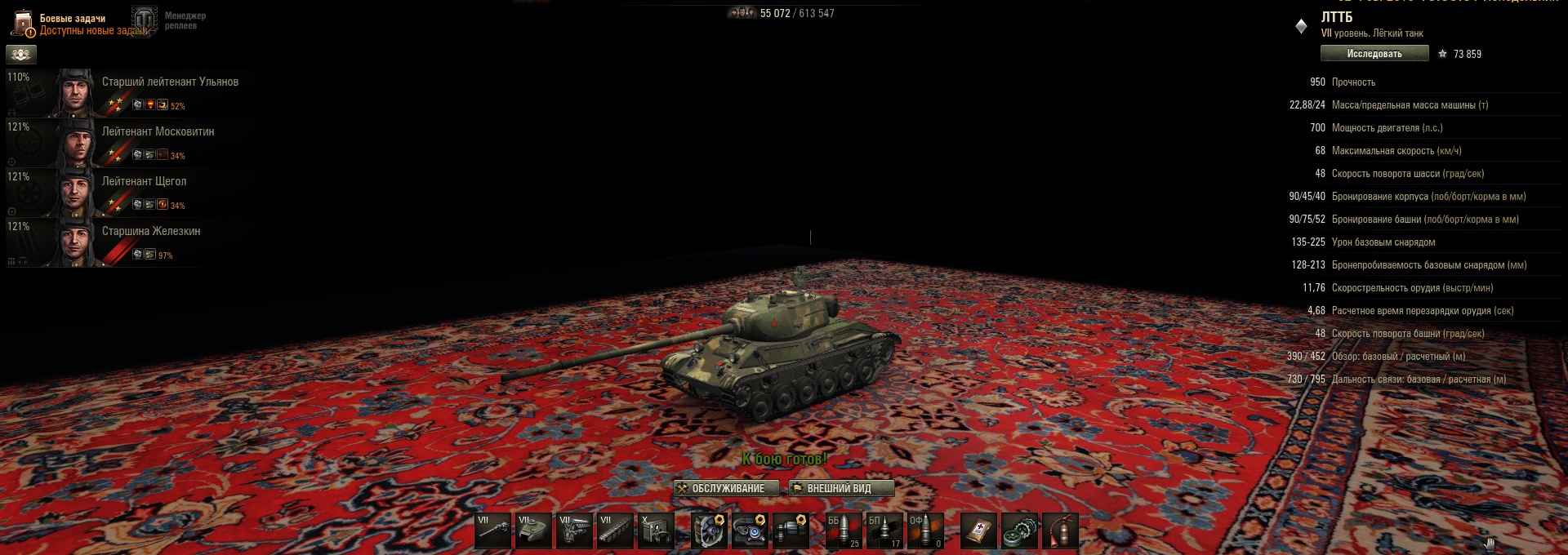Screen dimensions: 1568x555
Task: Select the tier VII gun module slot
Action: pyautogui.click(x=493, y=531)
